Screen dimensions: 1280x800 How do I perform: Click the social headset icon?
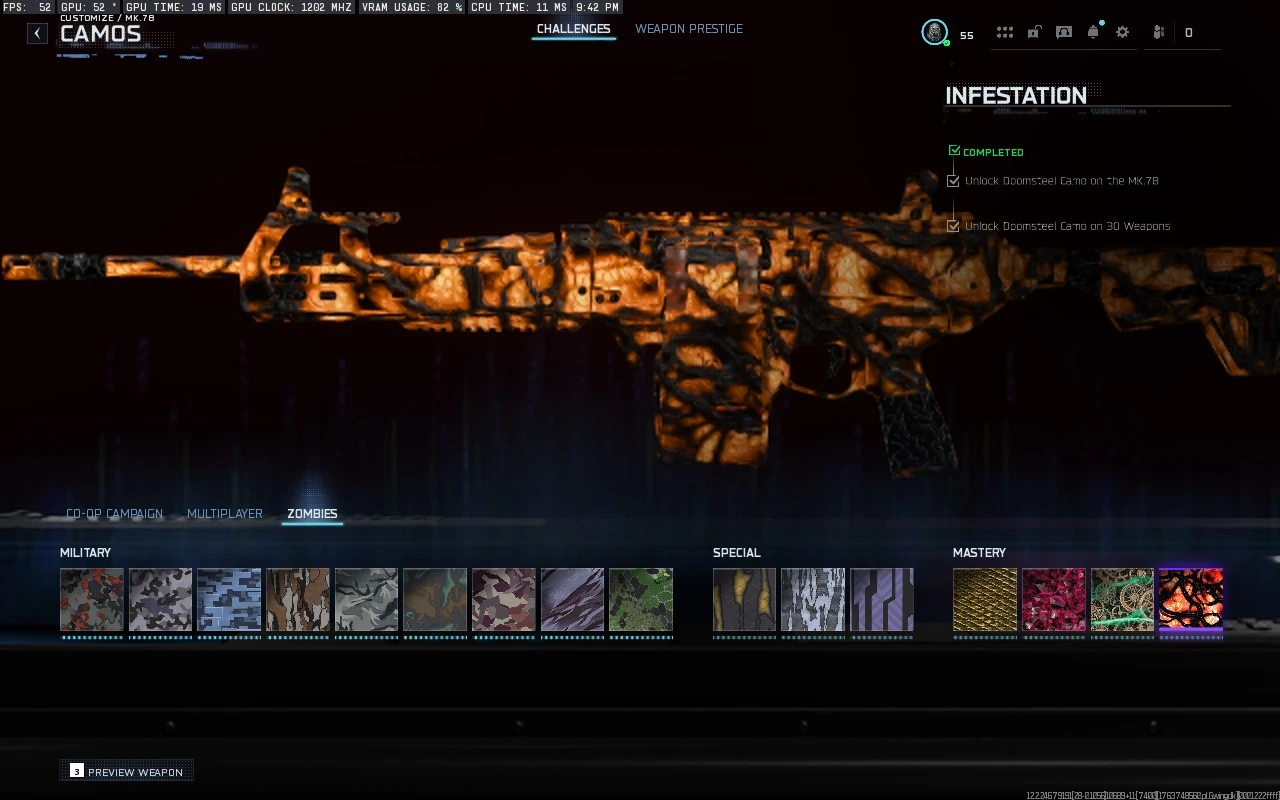point(1063,32)
